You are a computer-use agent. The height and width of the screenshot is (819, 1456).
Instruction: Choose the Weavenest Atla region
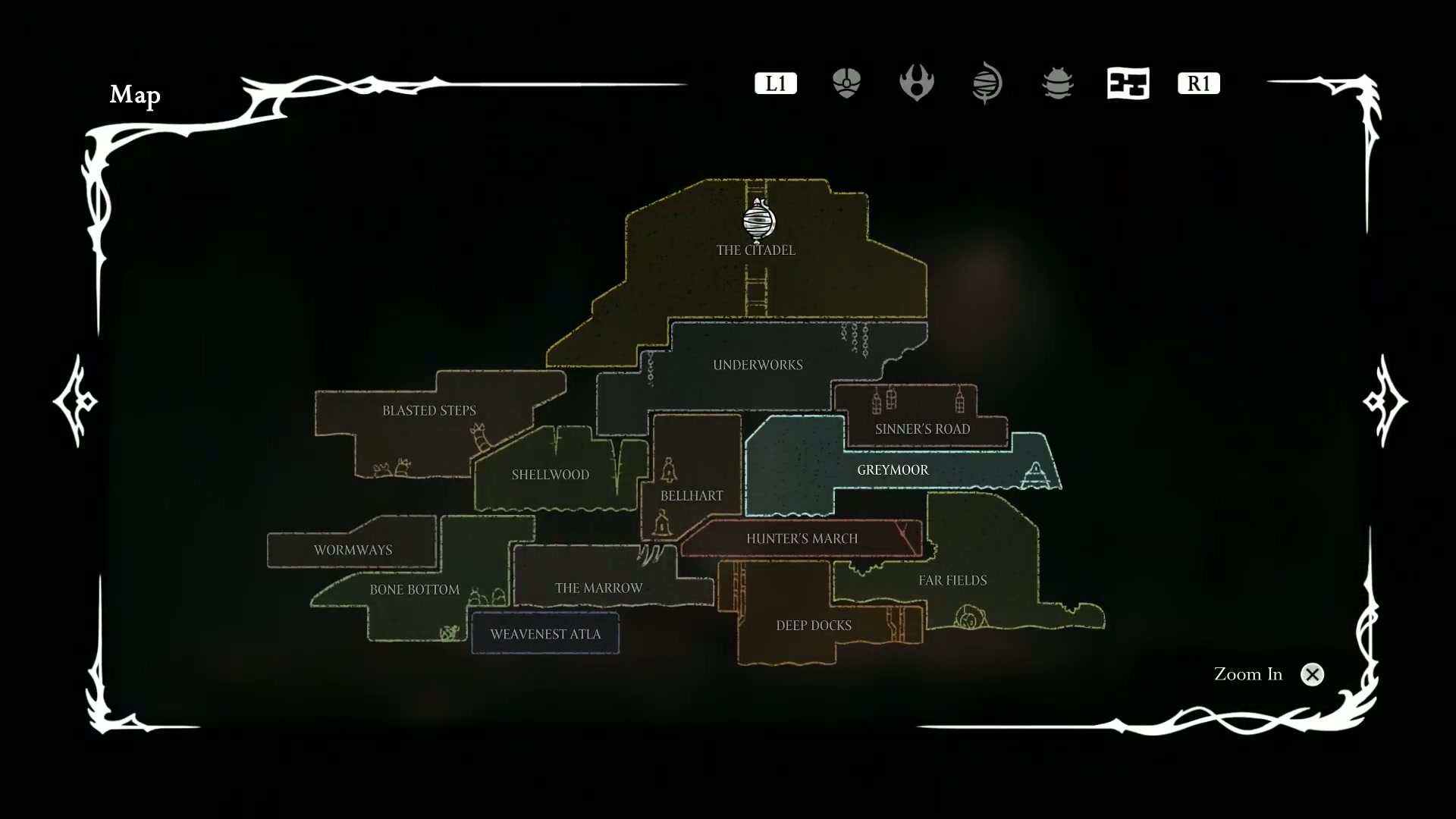pyautogui.click(x=545, y=634)
